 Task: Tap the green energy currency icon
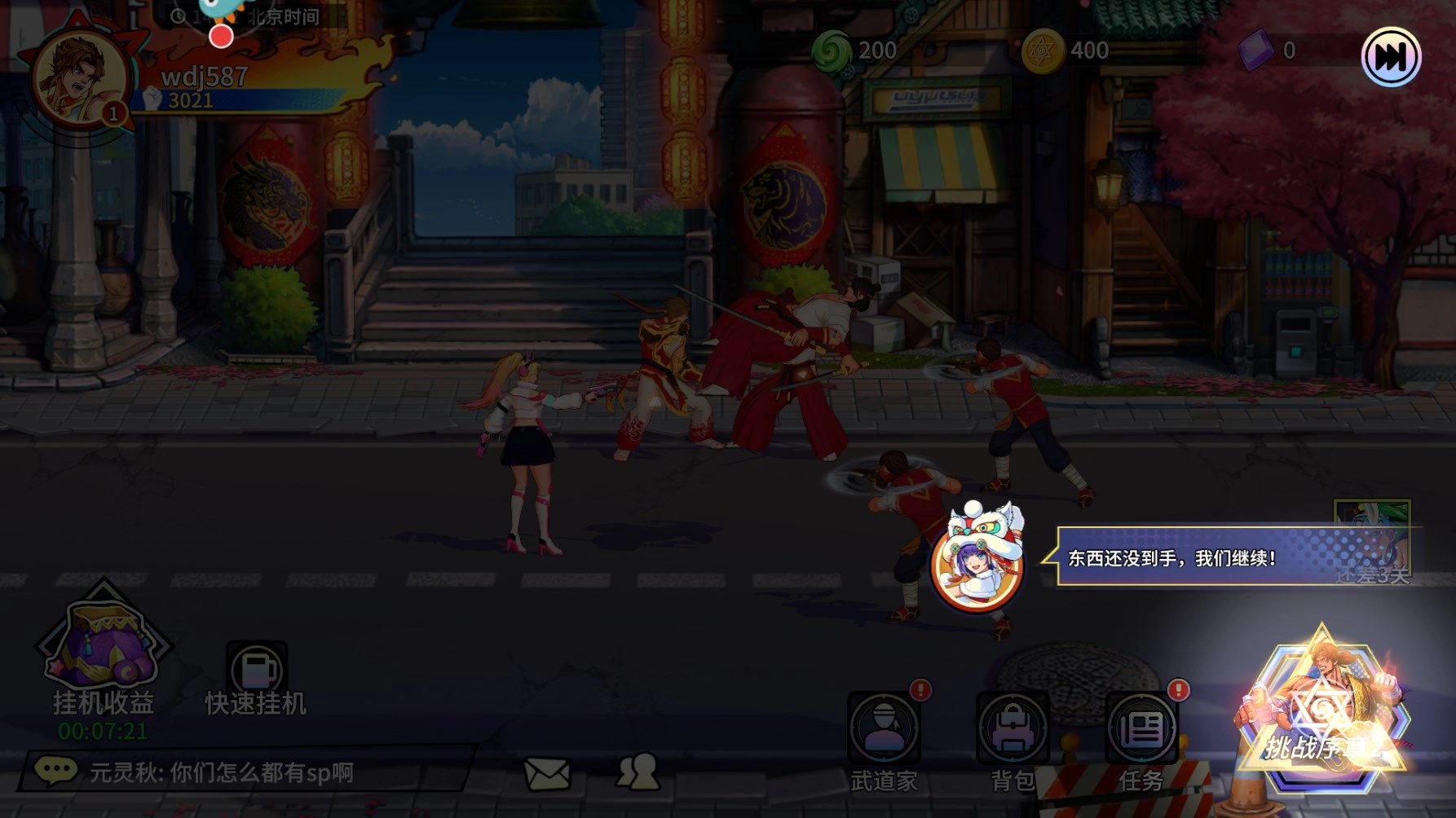coord(832,51)
